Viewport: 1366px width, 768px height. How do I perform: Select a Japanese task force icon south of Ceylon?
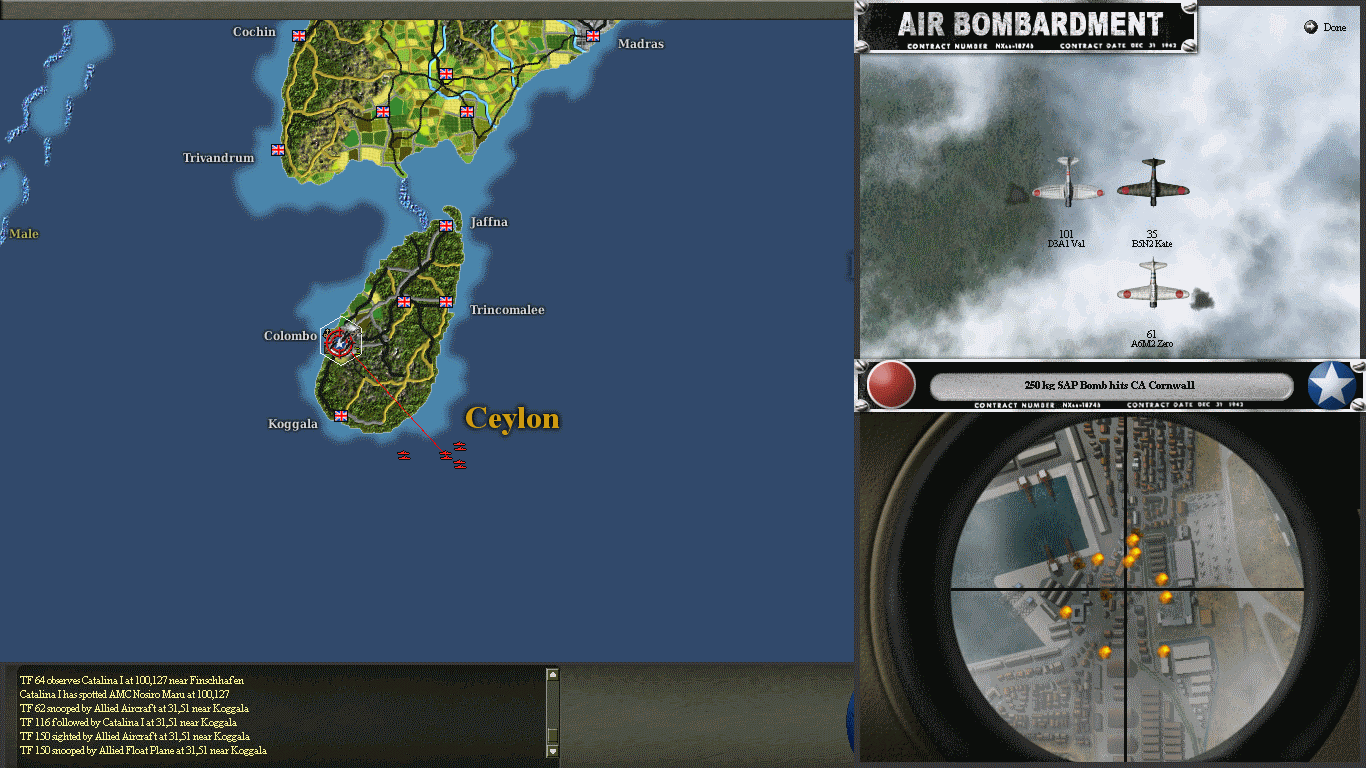click(x=445, y=455)
